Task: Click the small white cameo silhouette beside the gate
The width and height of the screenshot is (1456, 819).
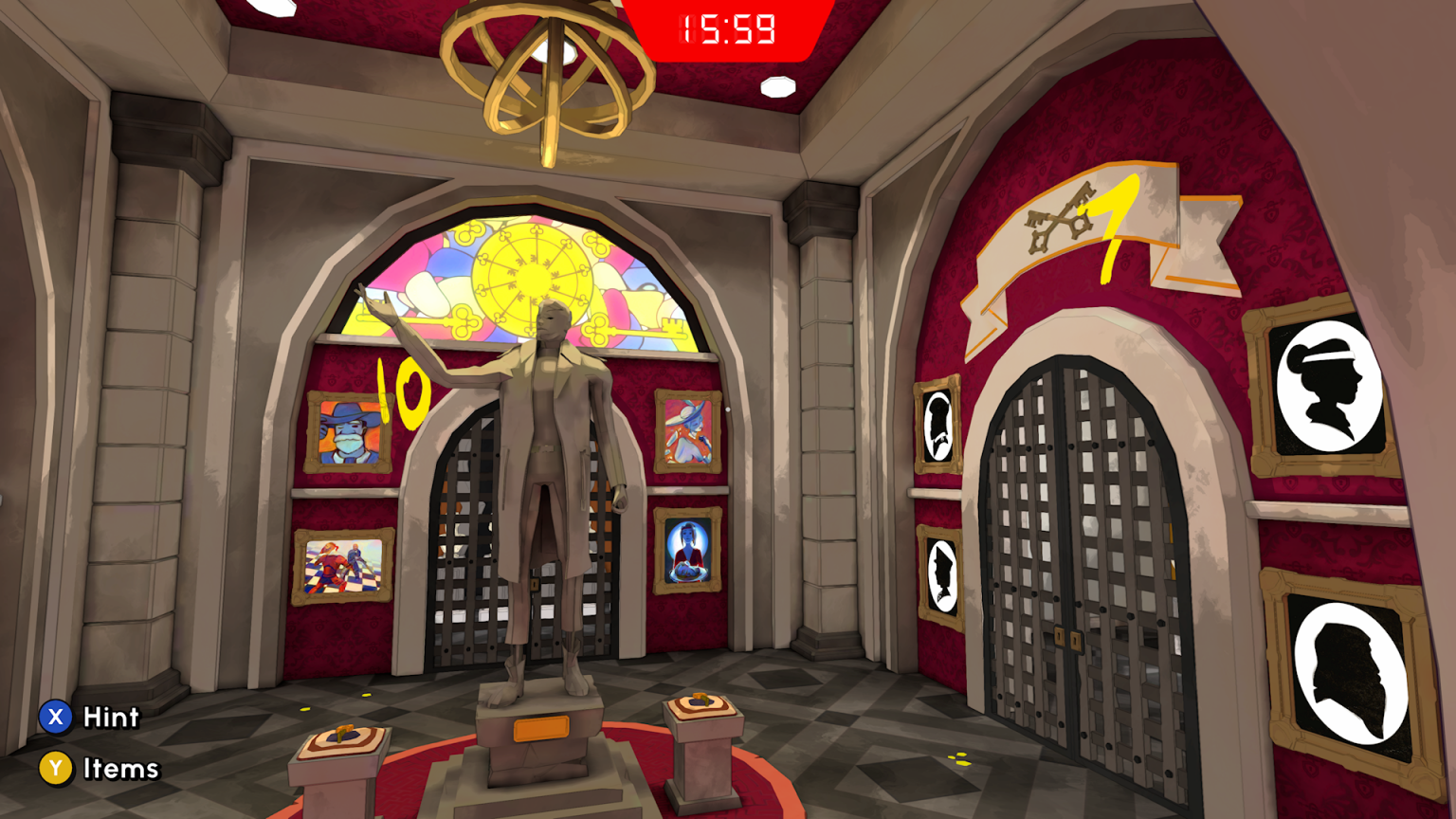Action: click(939, 427)
